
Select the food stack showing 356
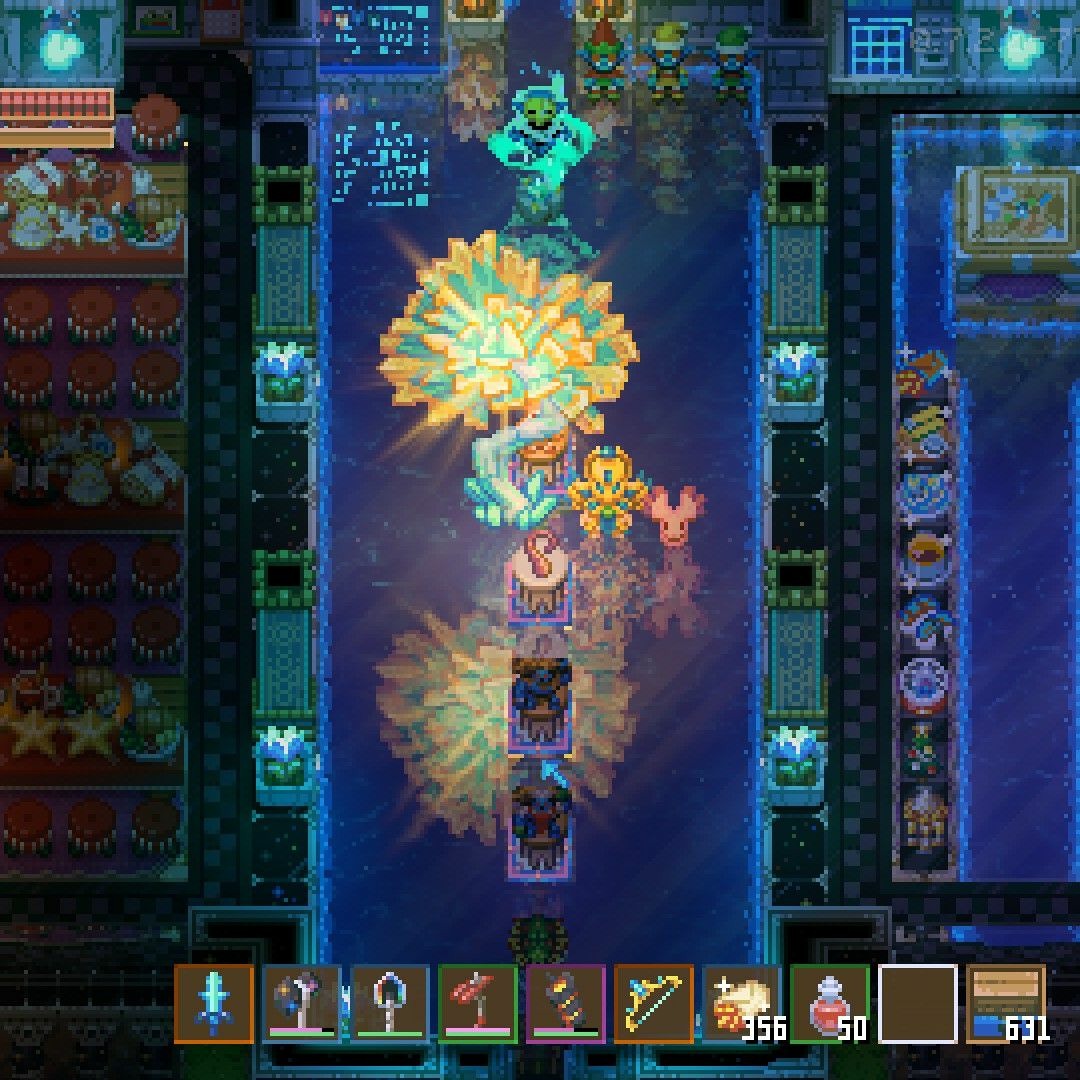click(741, 1003)
